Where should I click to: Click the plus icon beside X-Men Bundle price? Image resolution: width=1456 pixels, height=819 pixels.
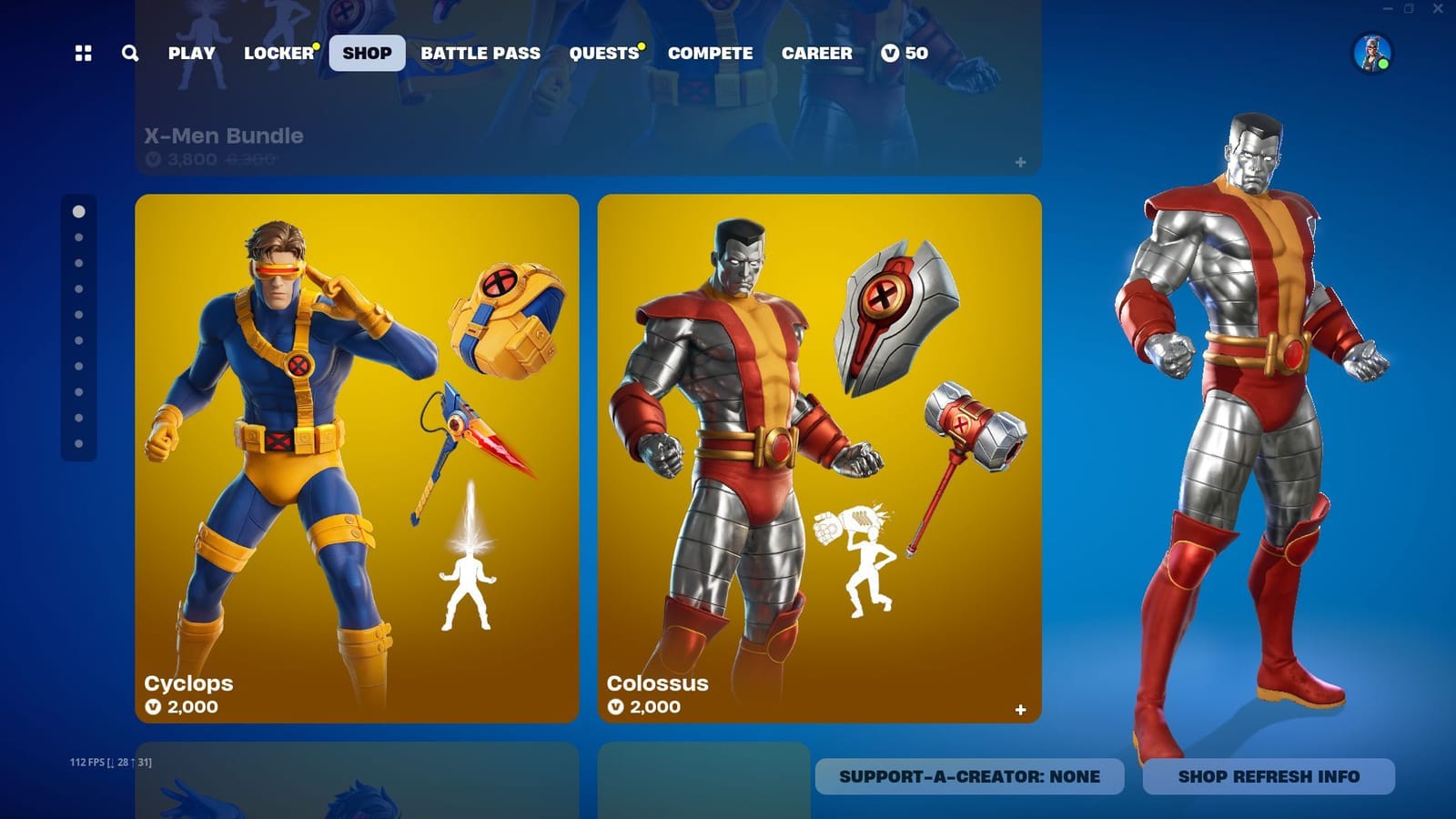1020,163
